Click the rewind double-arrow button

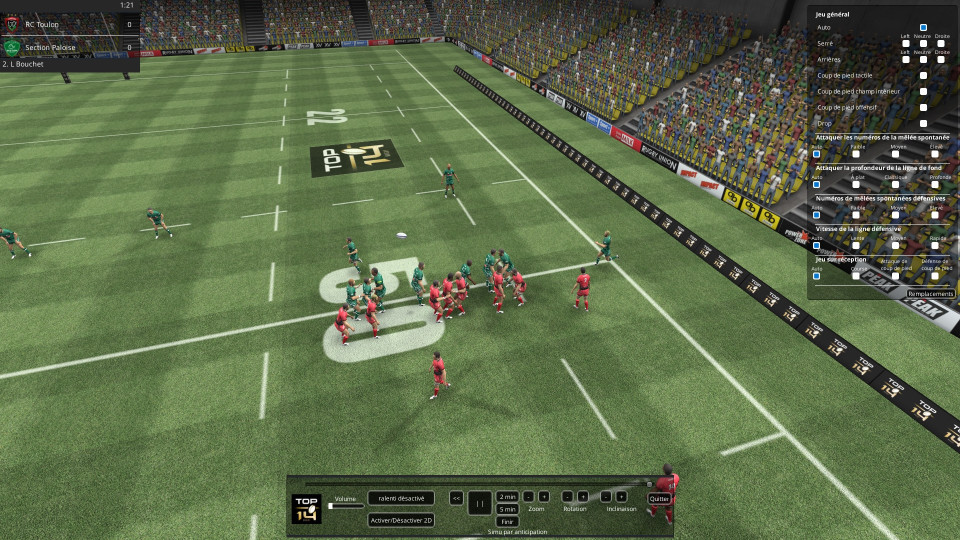coord(456,497)
